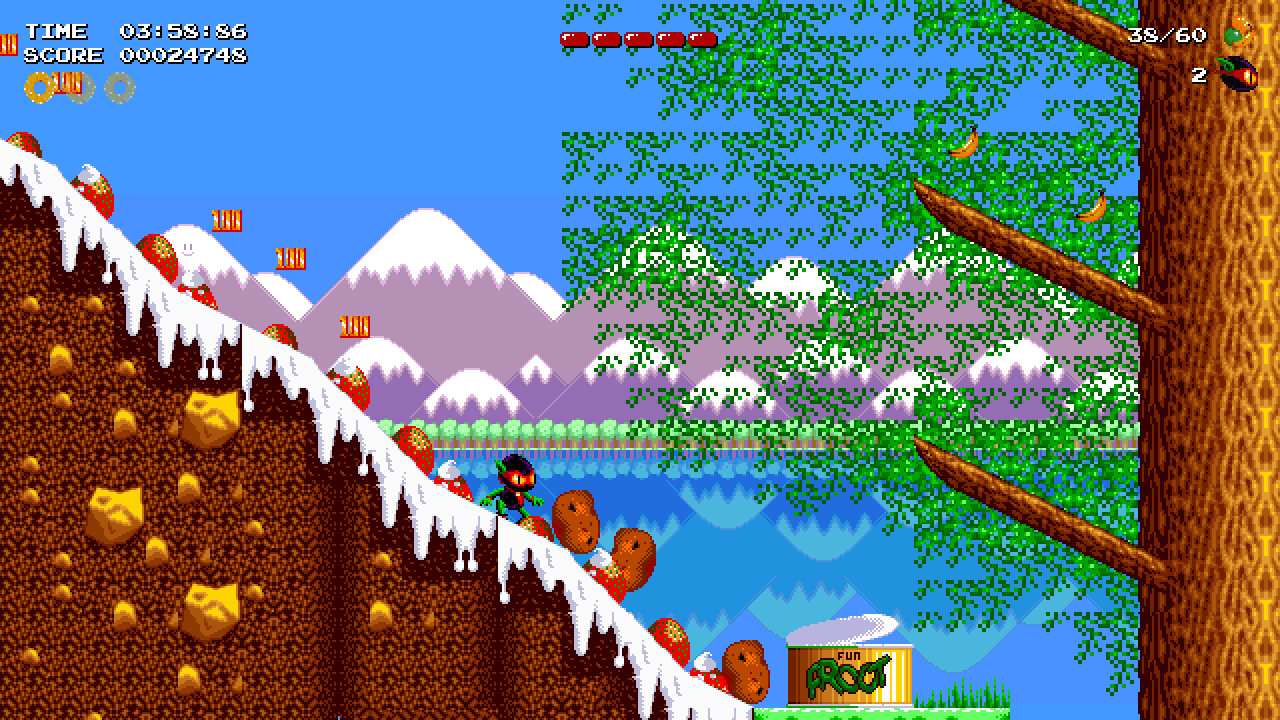The image size is (1280, 720).
Task: Toggle the second gray uncollected ring token
Action: 118,88
